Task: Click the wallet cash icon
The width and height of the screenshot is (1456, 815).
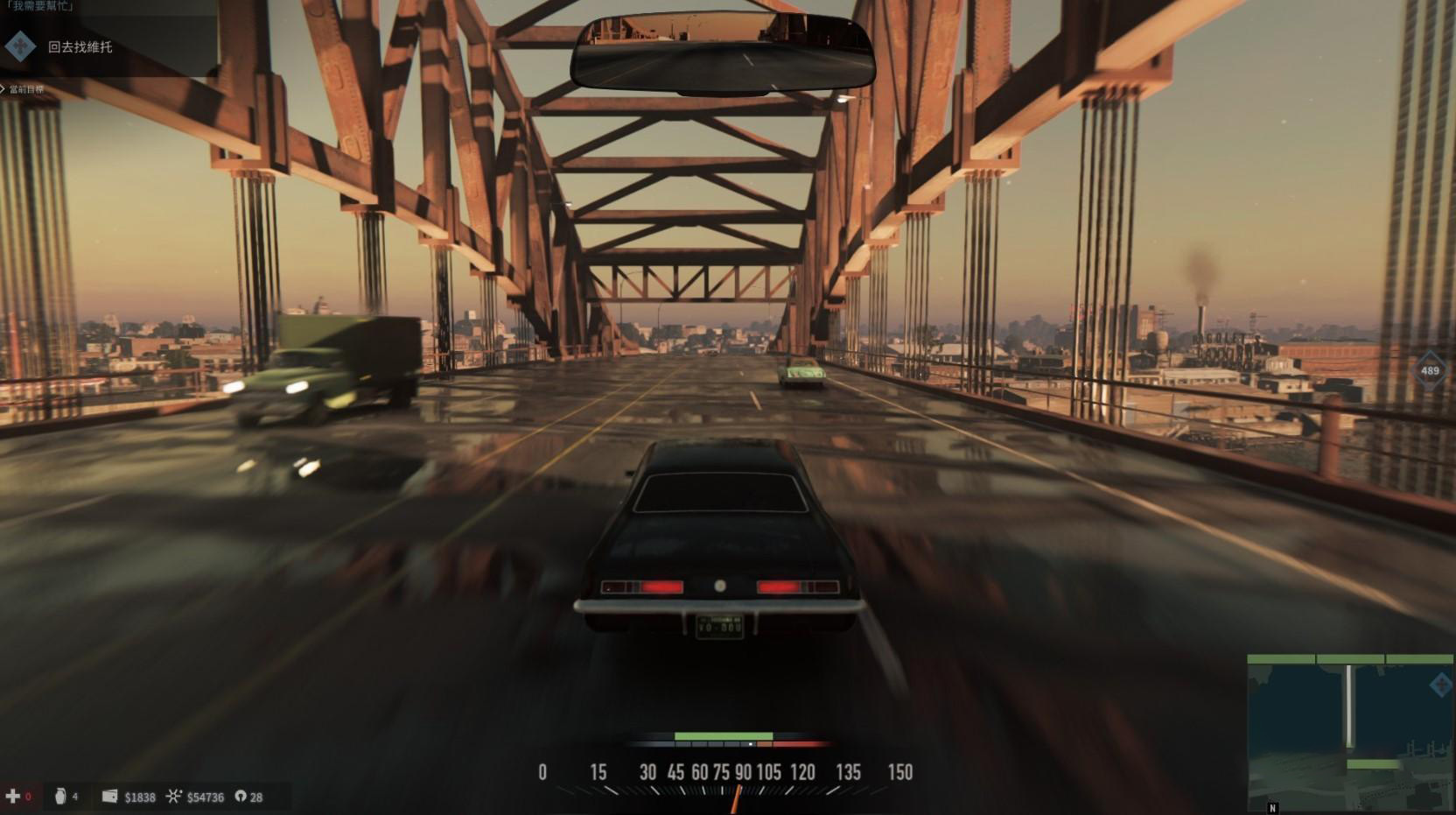Action: pos(109,796)
